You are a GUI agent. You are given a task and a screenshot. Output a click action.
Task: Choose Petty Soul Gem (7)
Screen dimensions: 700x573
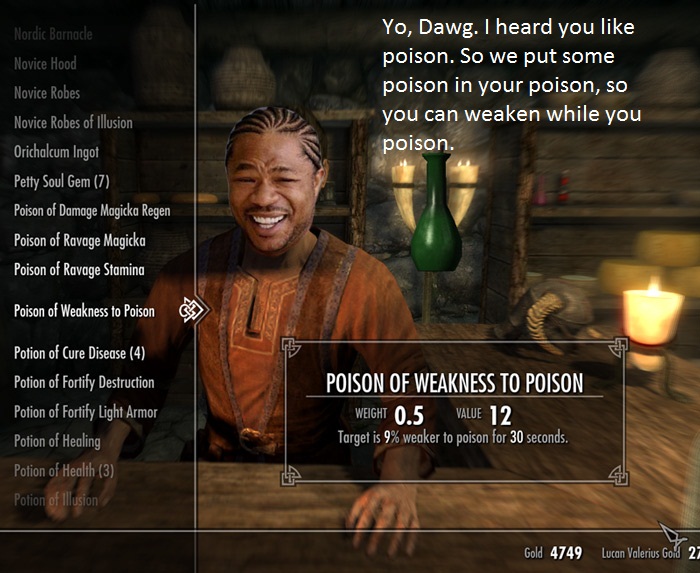click(61, 181)
